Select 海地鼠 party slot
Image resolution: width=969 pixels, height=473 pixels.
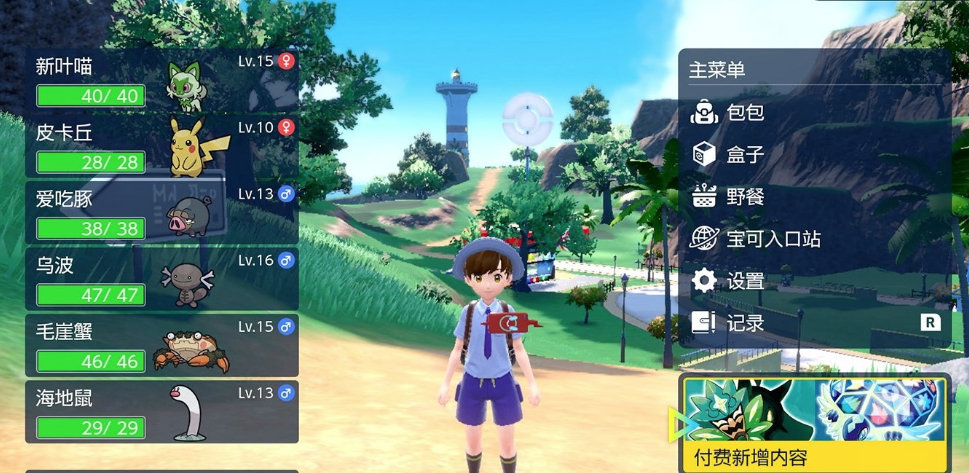(162, 411)
